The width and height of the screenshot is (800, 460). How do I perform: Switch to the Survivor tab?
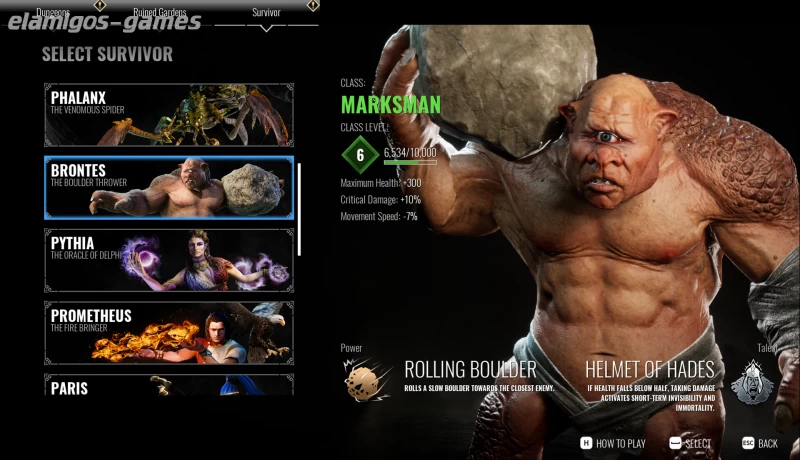[x=266, y=13]
